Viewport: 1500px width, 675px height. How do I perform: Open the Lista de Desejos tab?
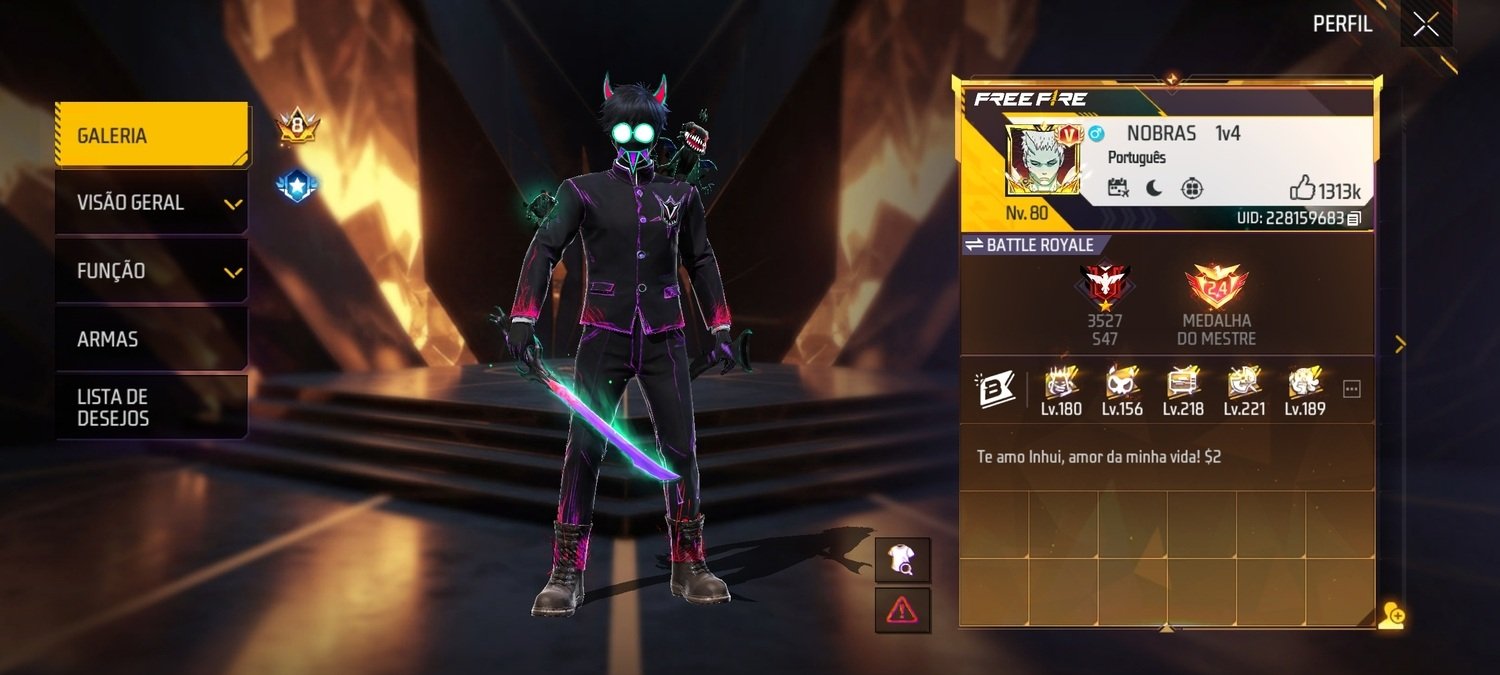[x=152, y=407]
